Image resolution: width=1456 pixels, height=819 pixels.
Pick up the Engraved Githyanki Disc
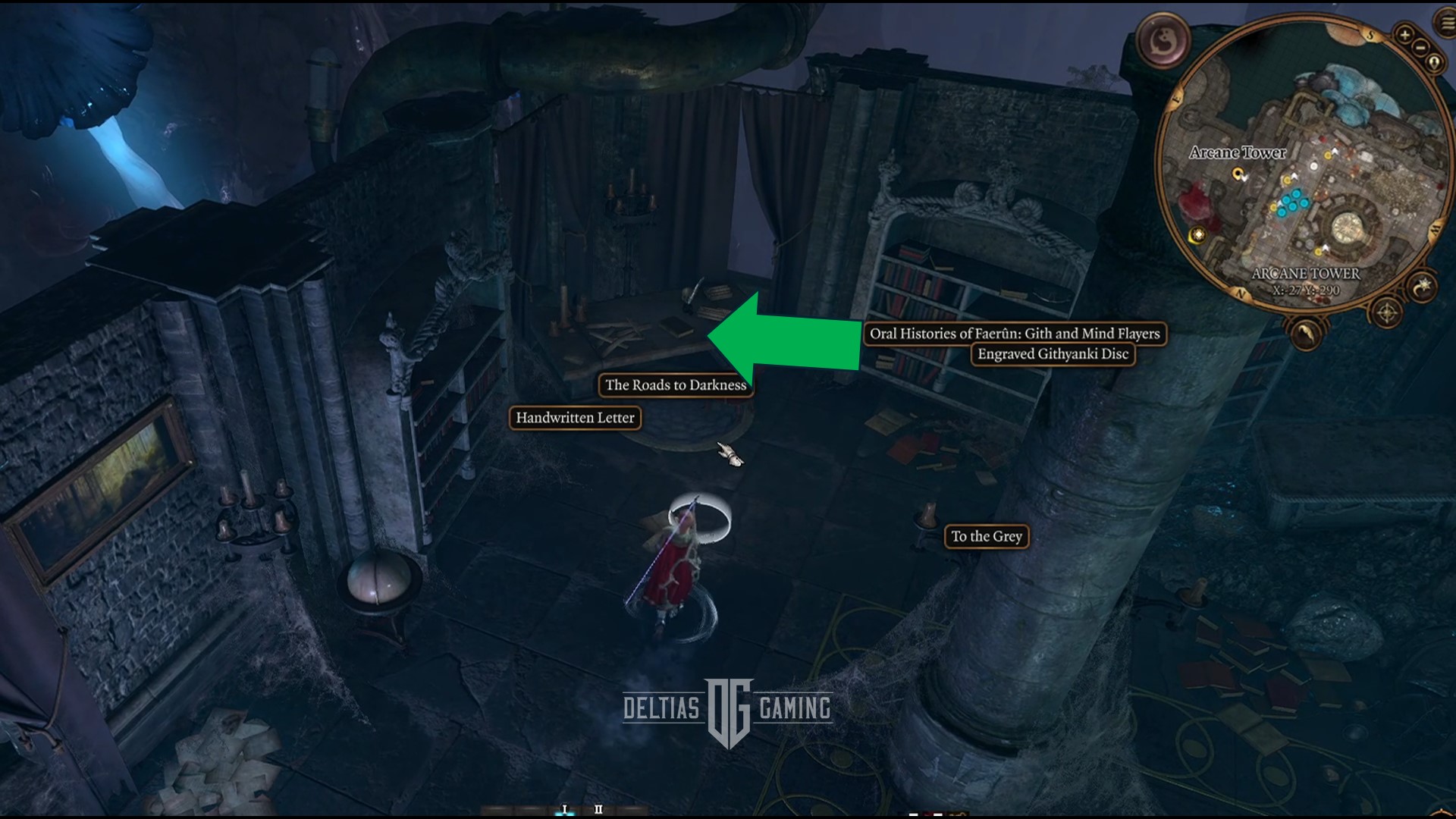[x=1053, y=354]
